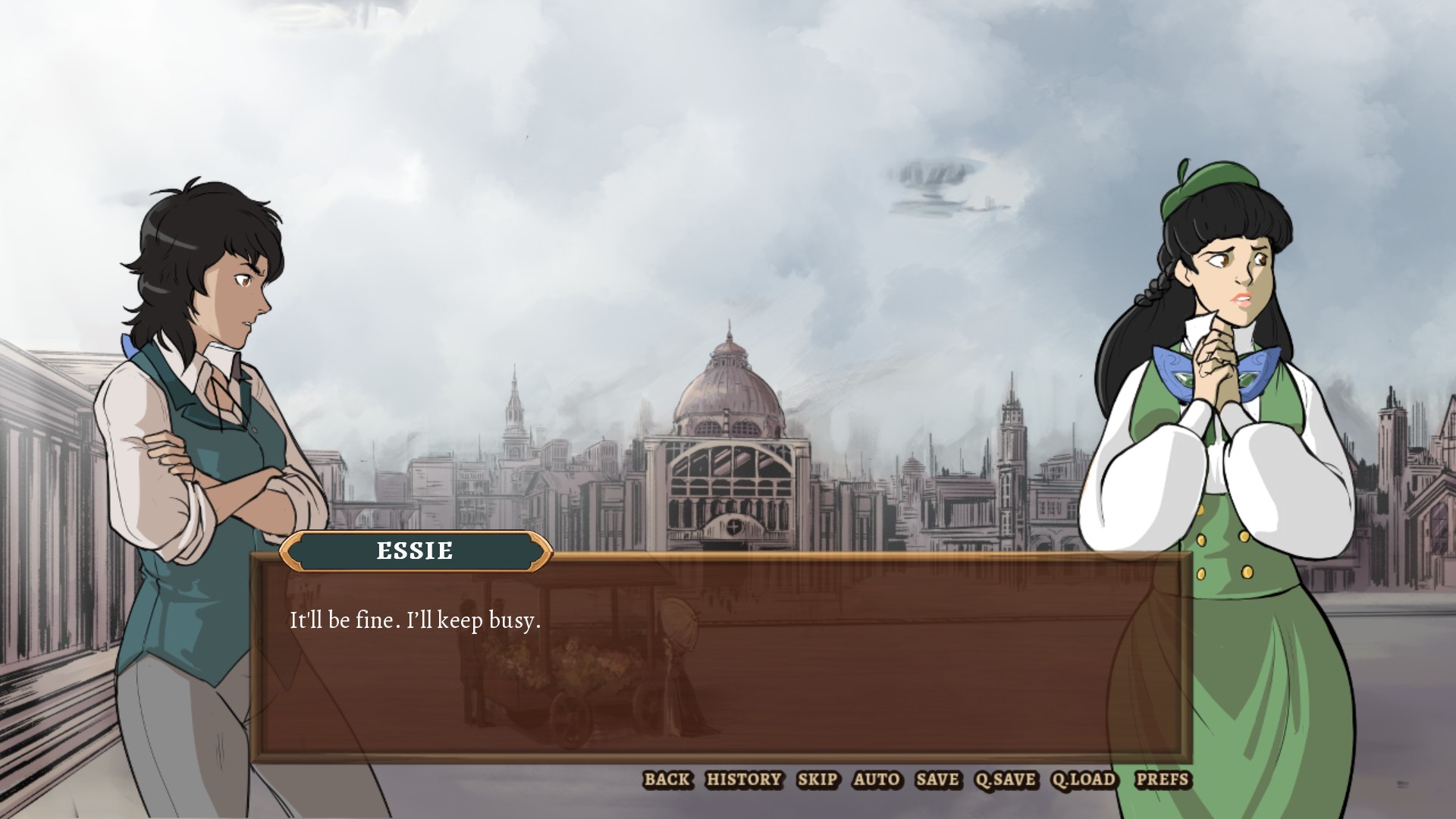The width and height of the screenshot is (1456, 819).
Task: Activate Skip to fast-forward dialogue
Action: 817,780
